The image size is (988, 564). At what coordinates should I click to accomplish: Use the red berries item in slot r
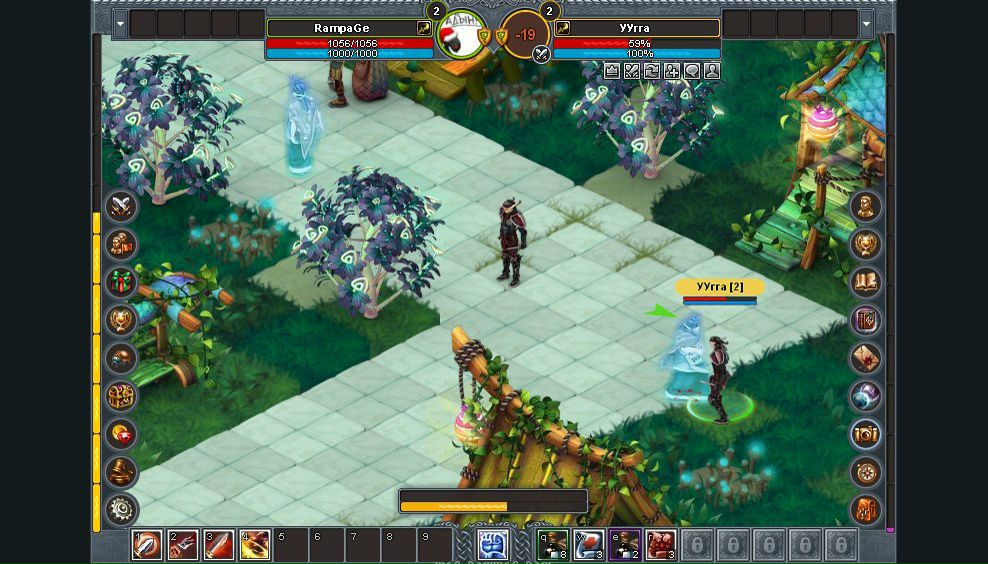tap(661, 545)
